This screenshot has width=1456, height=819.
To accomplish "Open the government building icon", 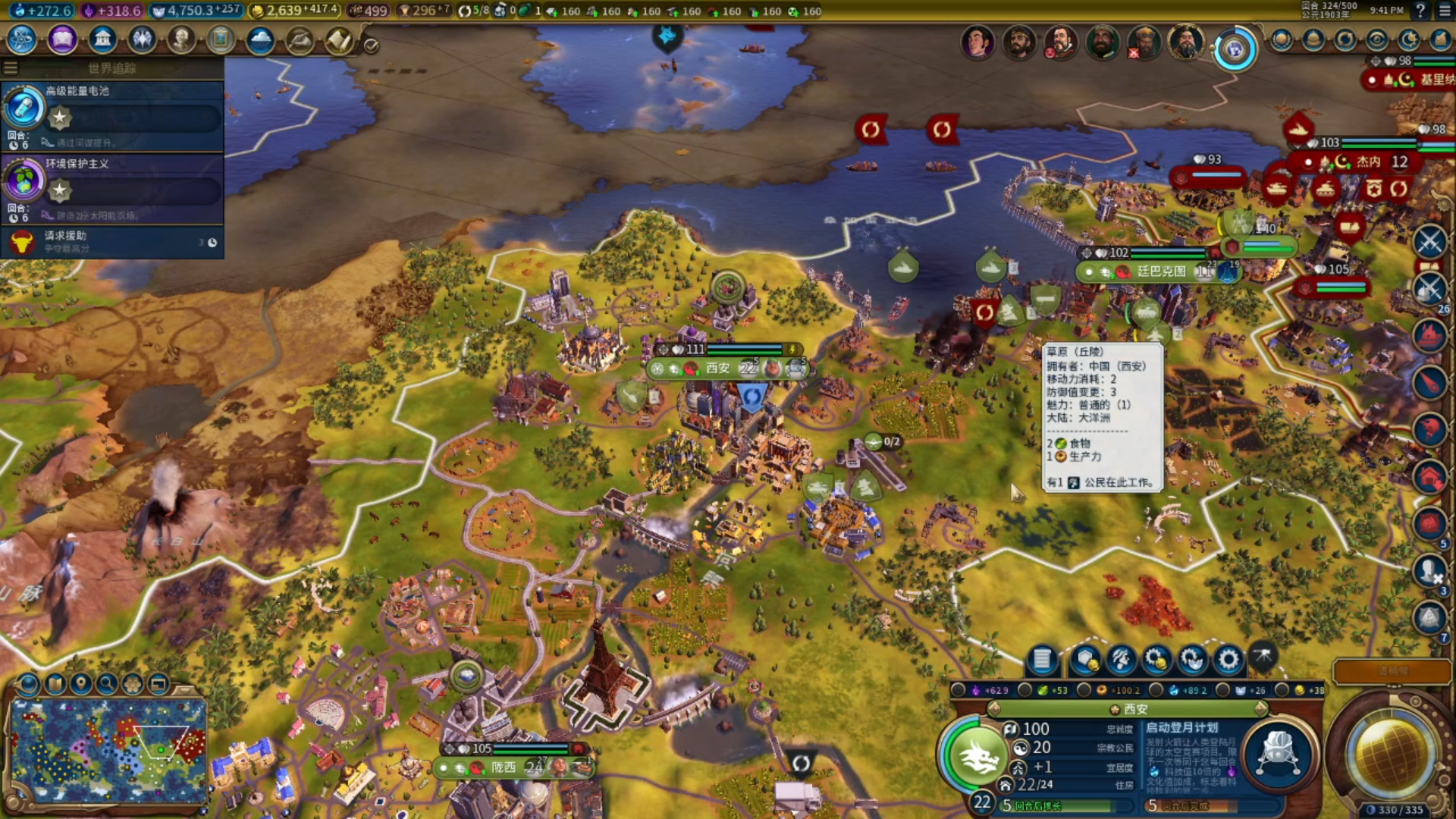I will 102,39.
